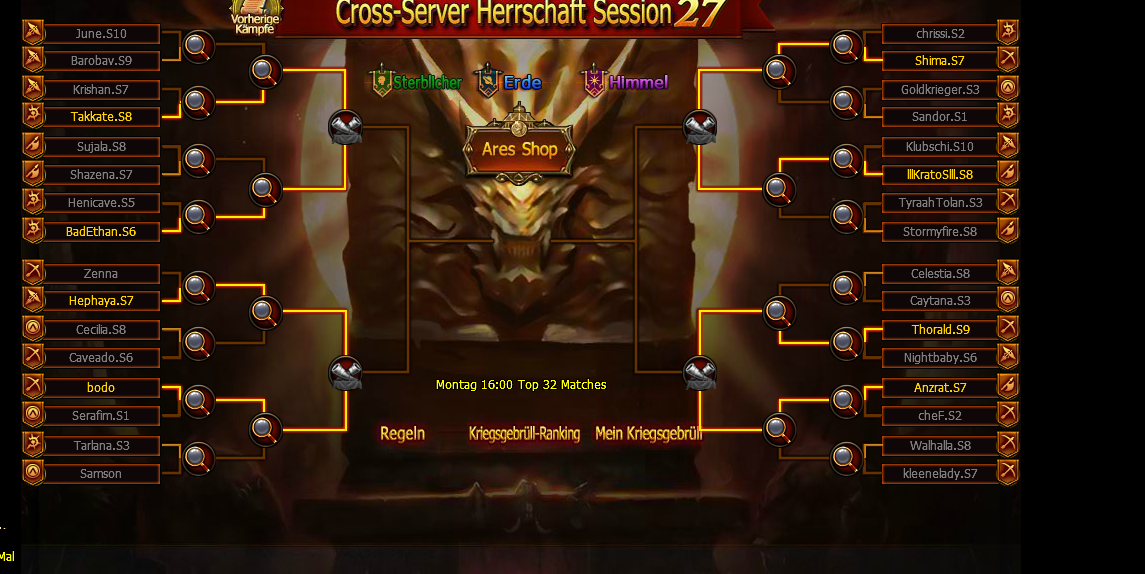The image size is (1145, 574).
Task: Open the Ares Shop
Action: pyautogui.click(x=519, y=149)
